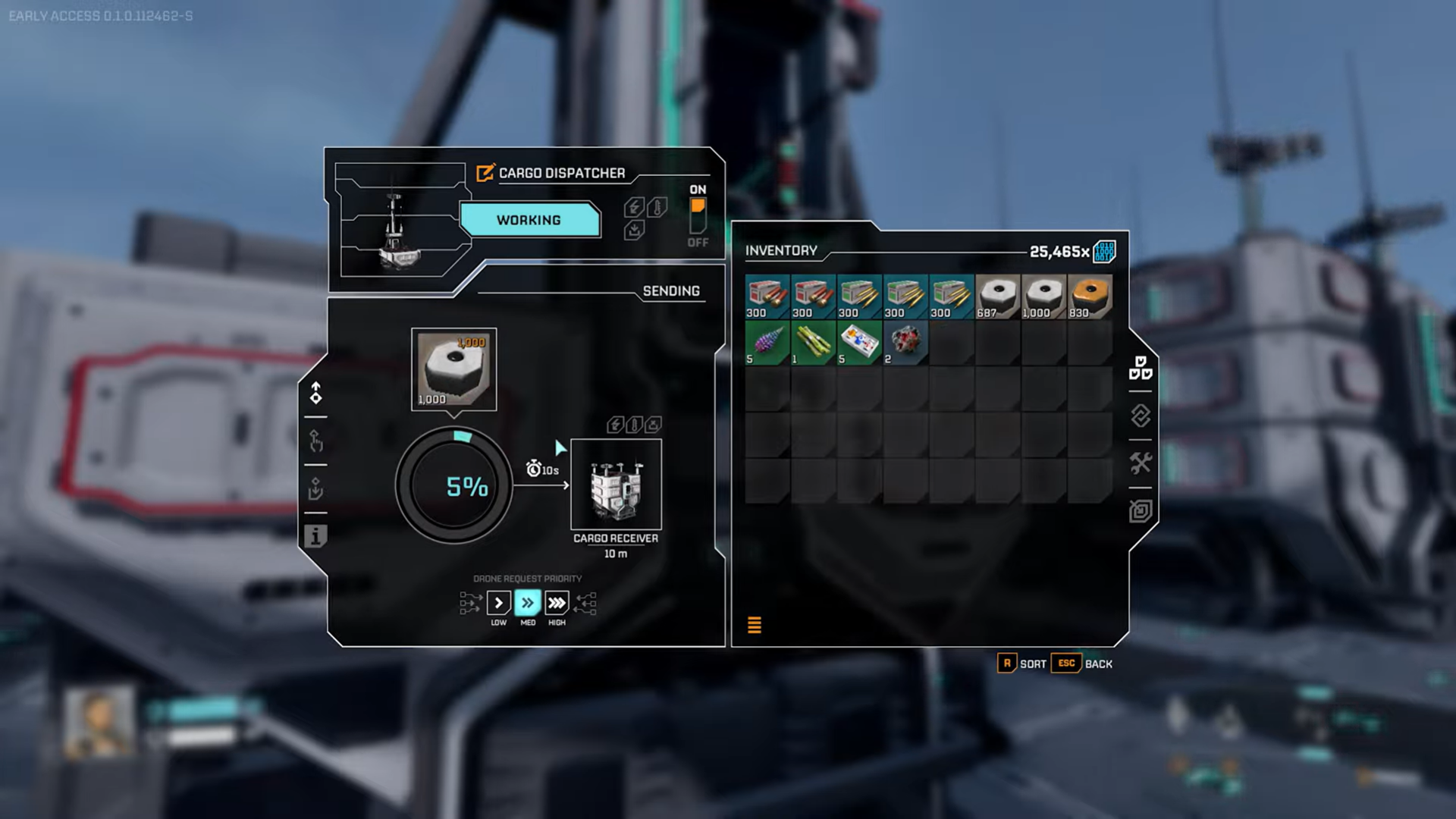This screenshot has width=1456, height=819.
Task: Open the crossed hammer and wrench tab
Action: (x=1140, y=463)
